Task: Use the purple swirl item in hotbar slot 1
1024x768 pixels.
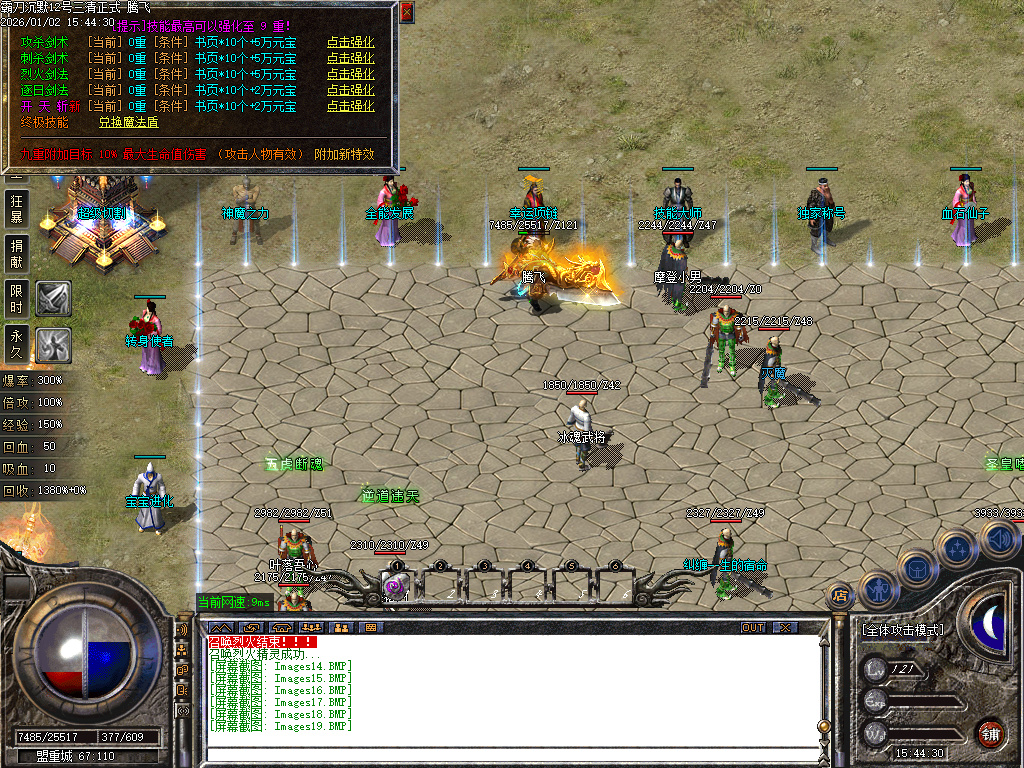Action: [x=395, y=586]
